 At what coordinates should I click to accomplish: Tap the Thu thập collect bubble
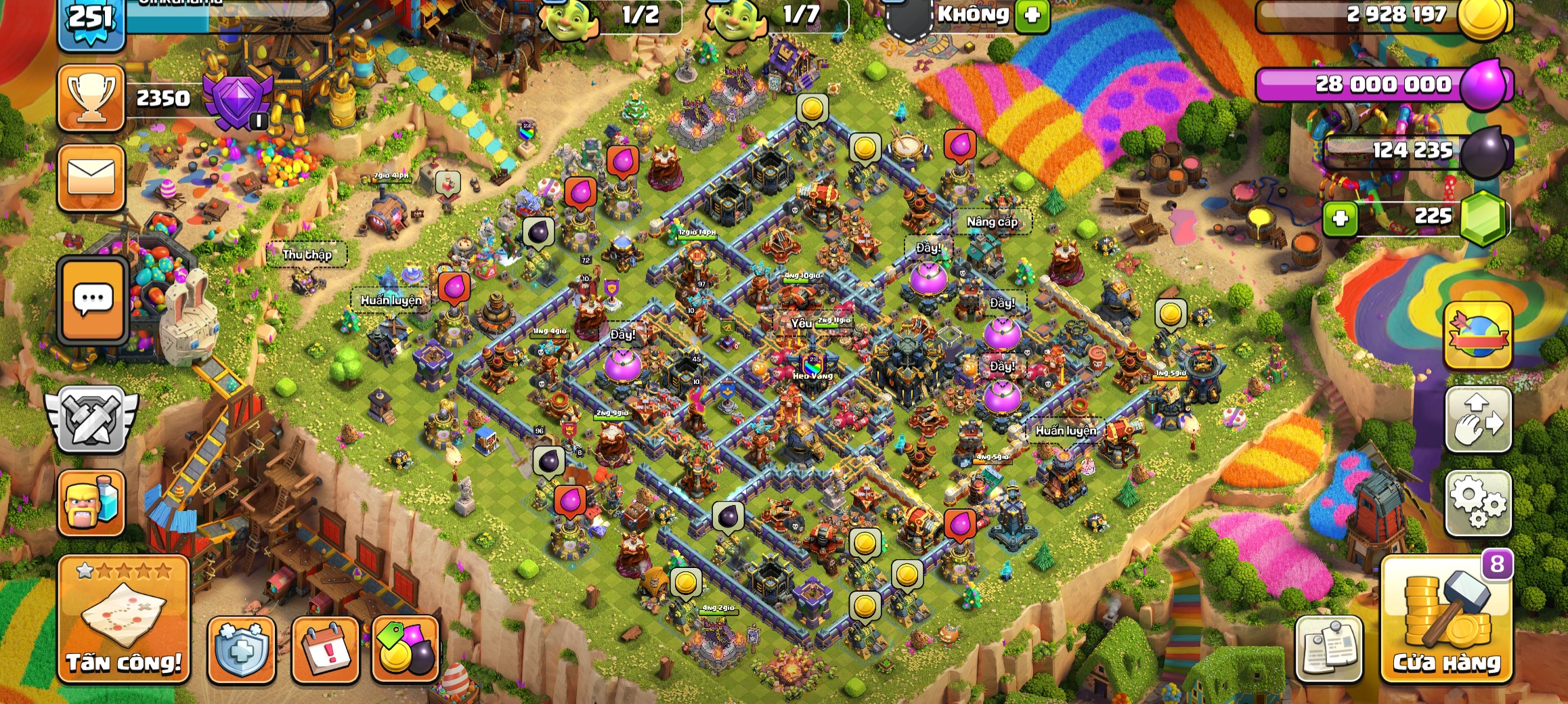tap(307, 255)
